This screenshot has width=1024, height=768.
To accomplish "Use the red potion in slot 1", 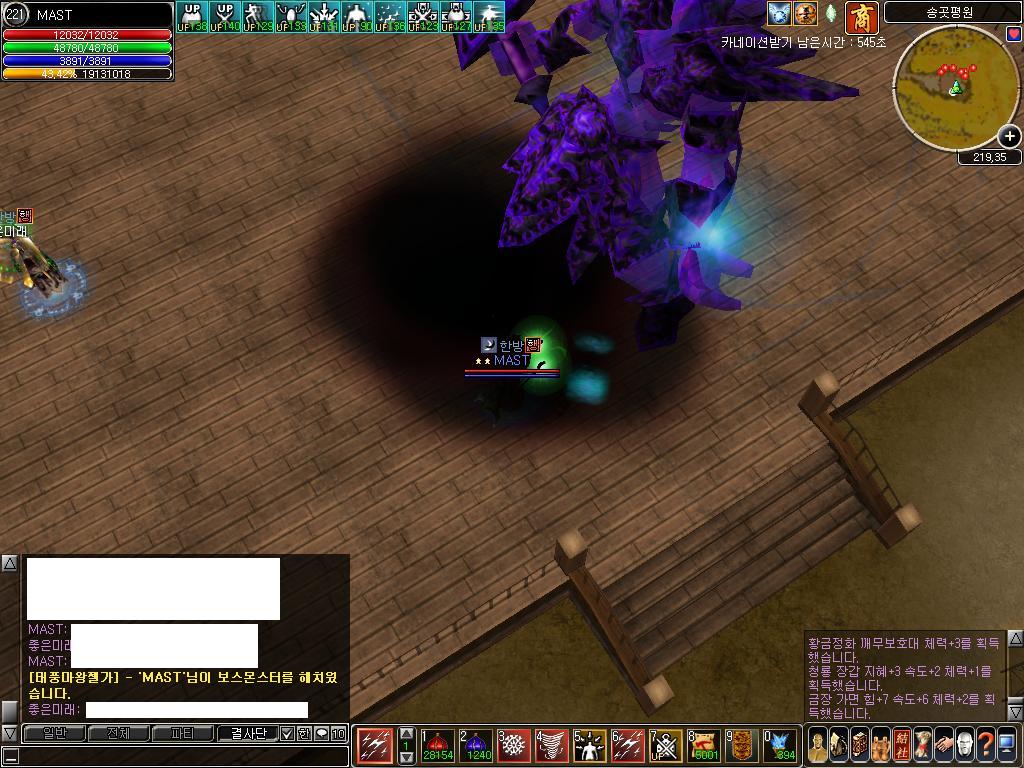I will coord(436,746).
